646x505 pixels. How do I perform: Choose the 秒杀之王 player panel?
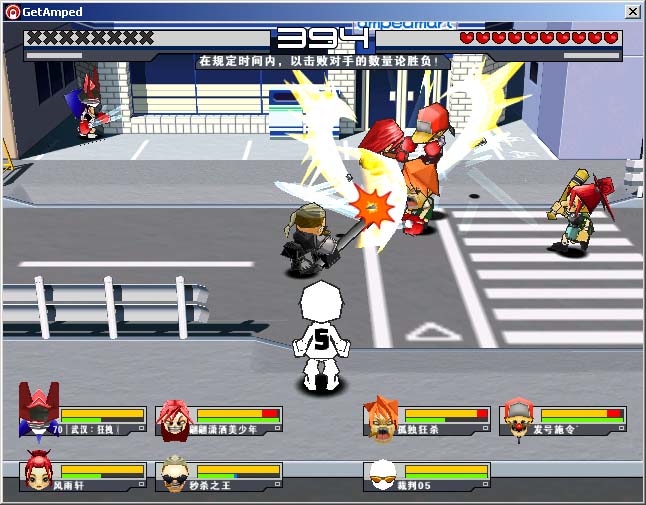coord(220,476)
